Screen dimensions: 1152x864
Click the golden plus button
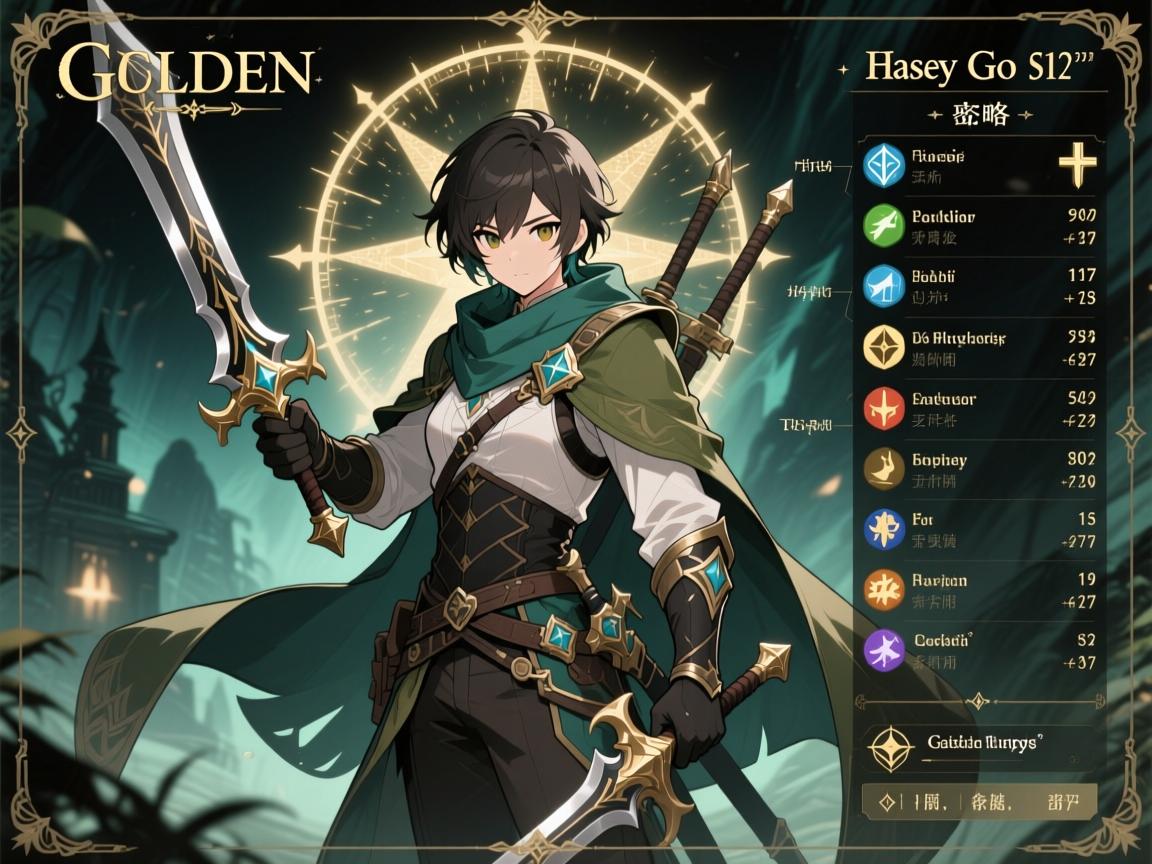tap(1075, 166)
